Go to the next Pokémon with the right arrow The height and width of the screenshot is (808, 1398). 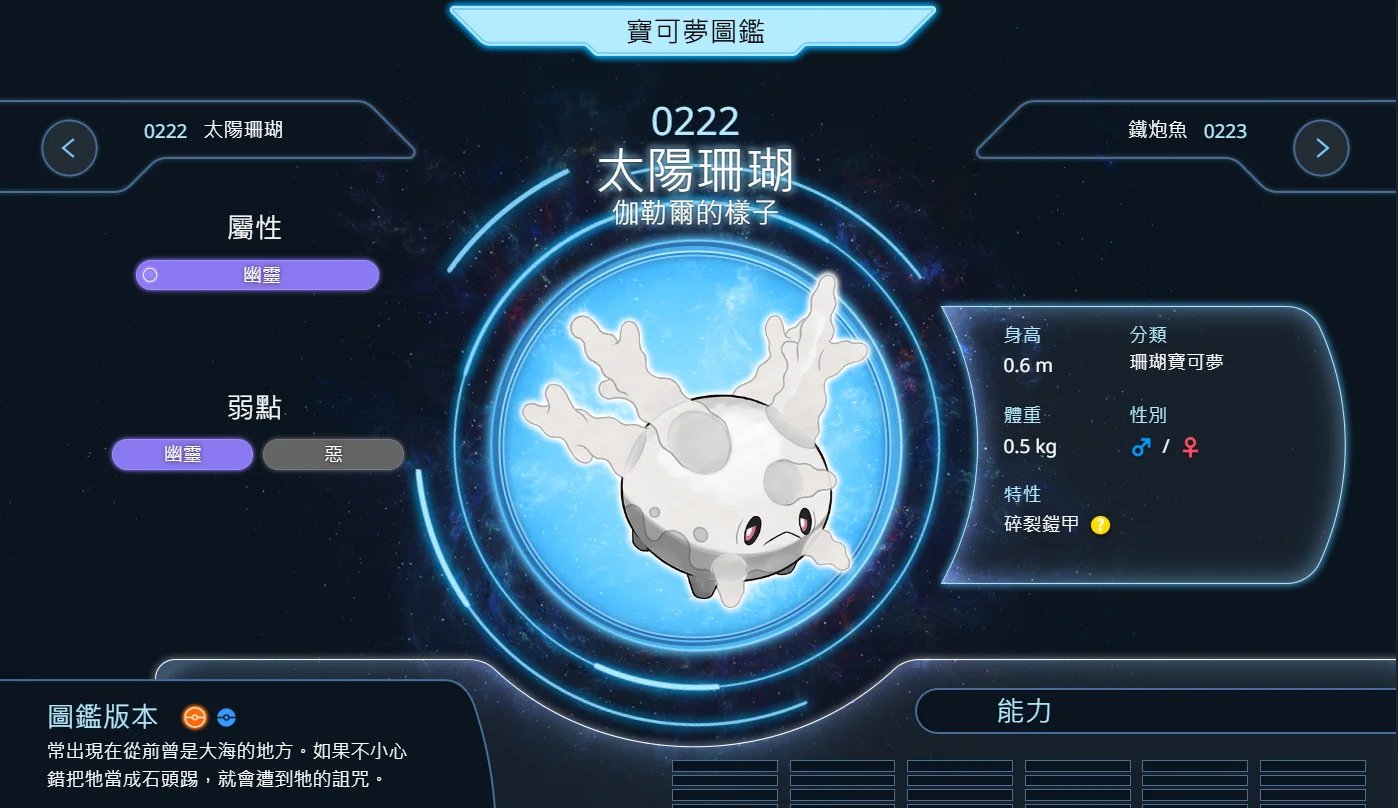[x=1321, y=148]
